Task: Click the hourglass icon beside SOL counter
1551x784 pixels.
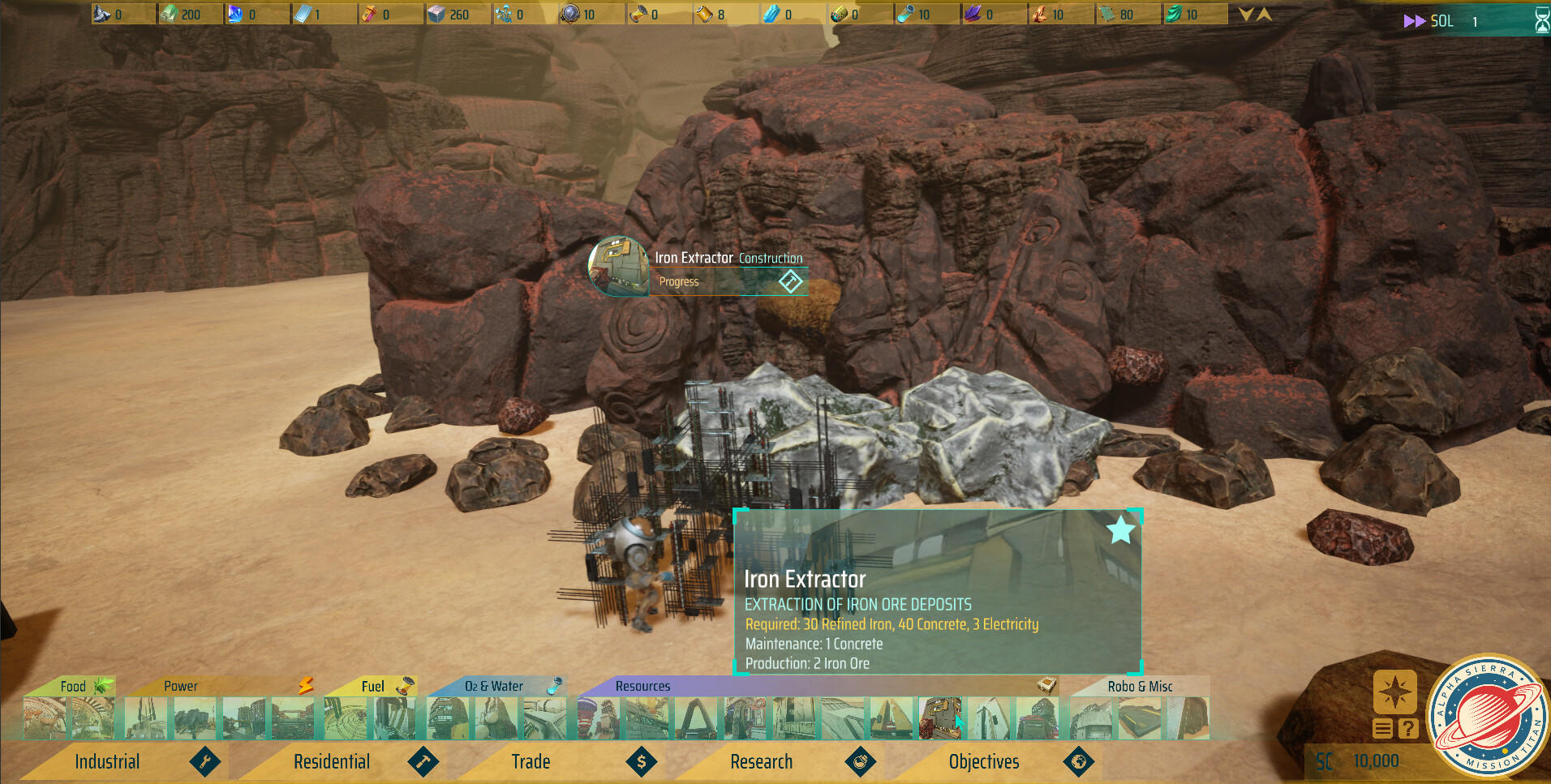Action: tap(1541, 21)
